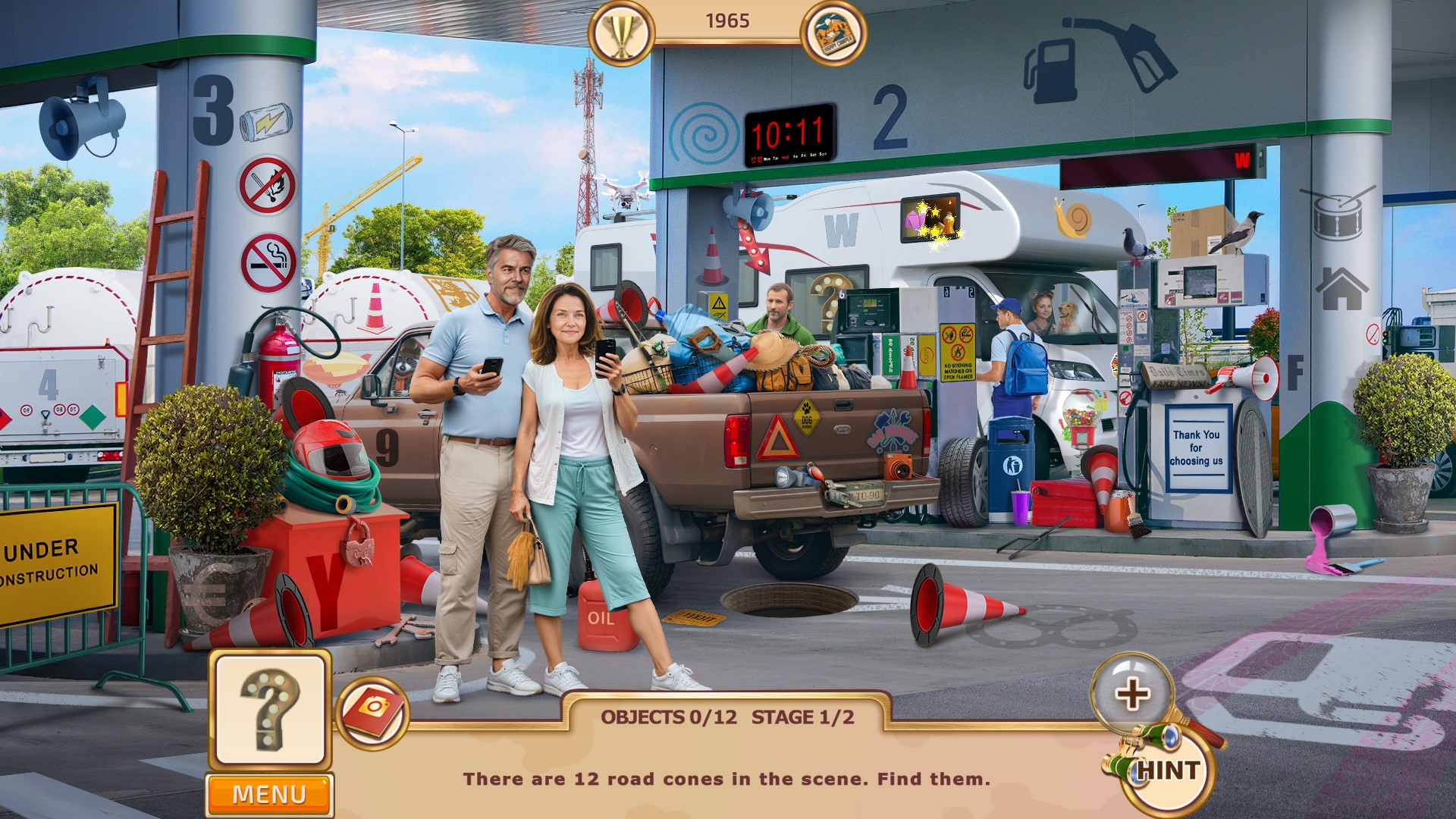
Task: Select the question mark object tile
Action: pos(270,711)
